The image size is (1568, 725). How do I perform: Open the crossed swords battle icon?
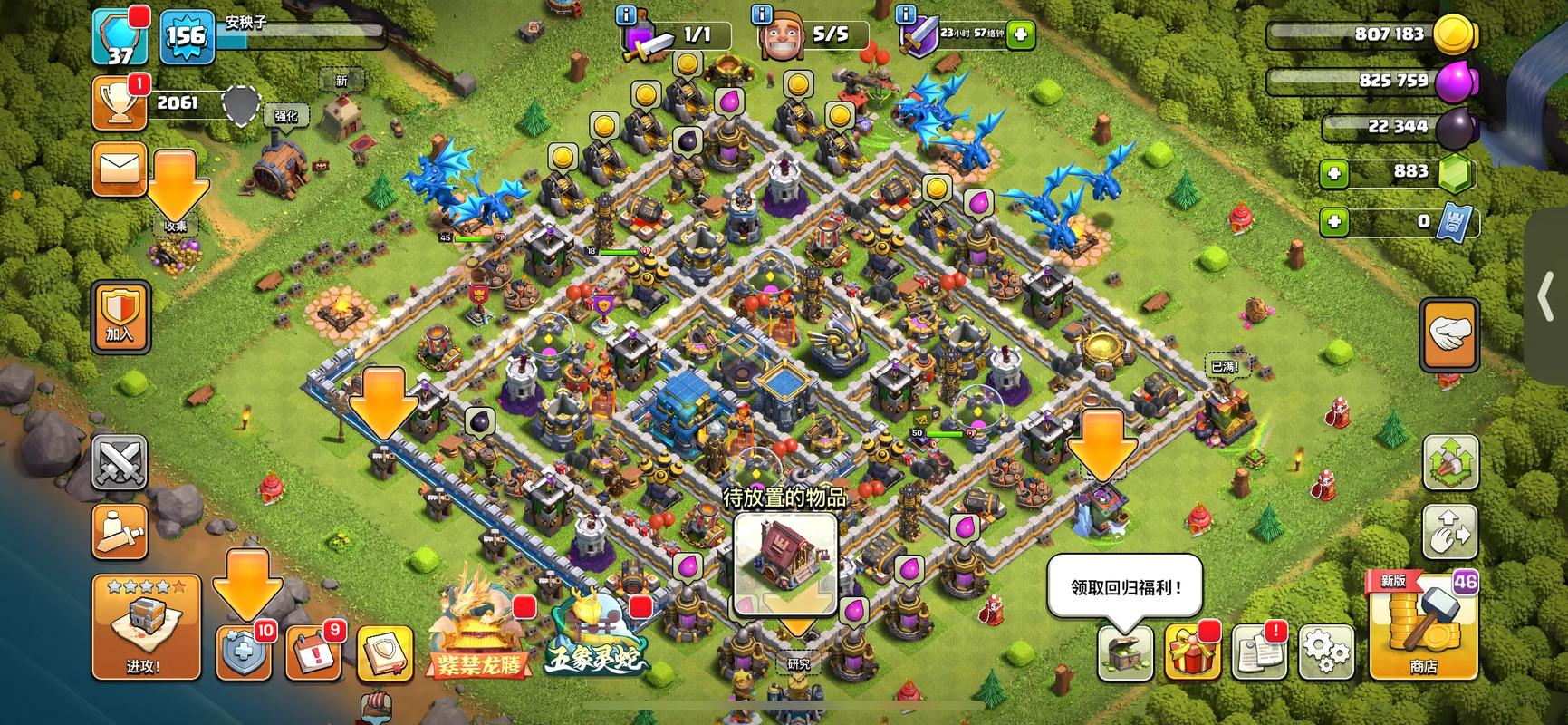click(x=120, y=462)
